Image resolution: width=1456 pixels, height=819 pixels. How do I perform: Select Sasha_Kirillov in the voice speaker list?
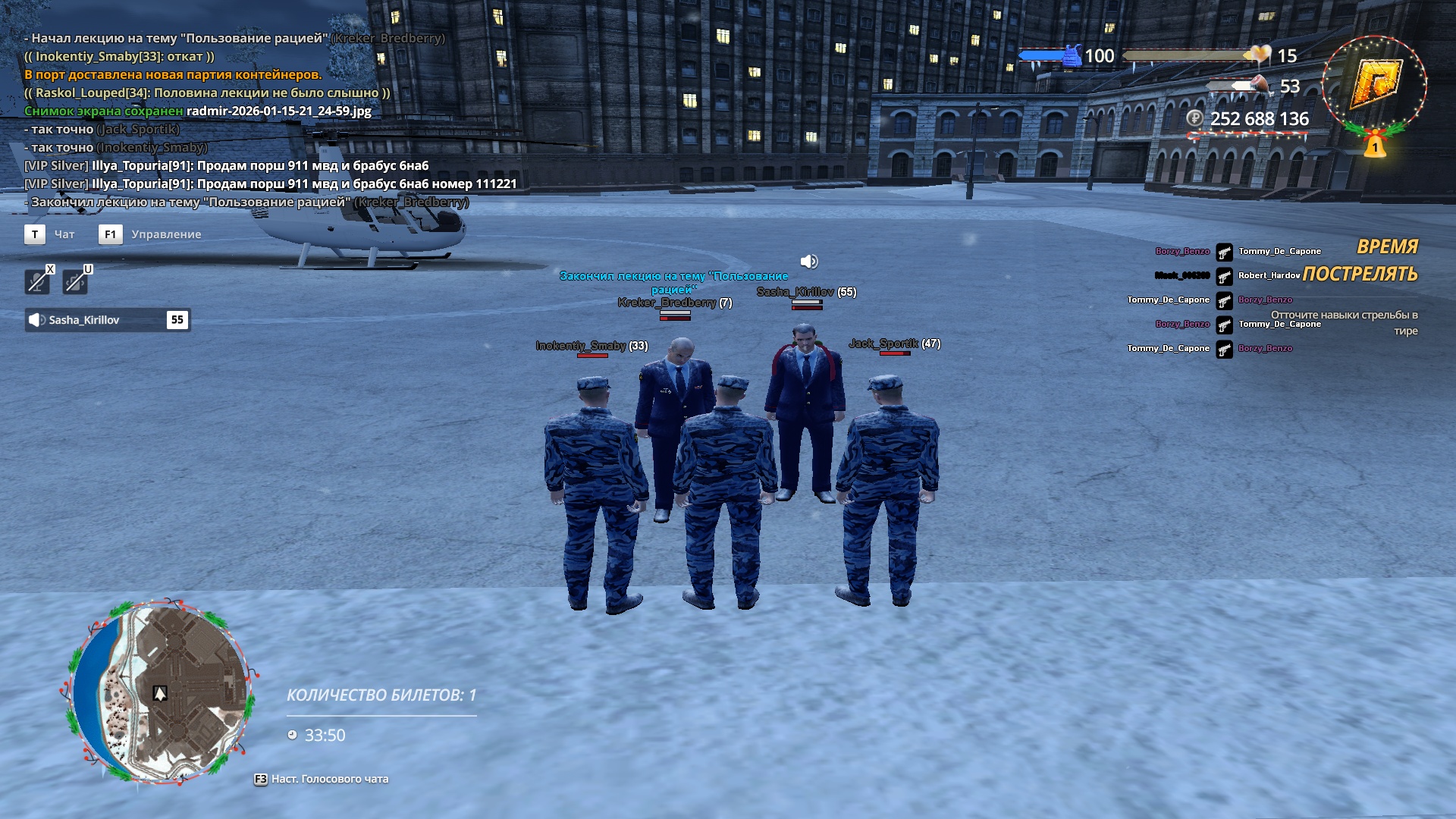tap(107, 320)
